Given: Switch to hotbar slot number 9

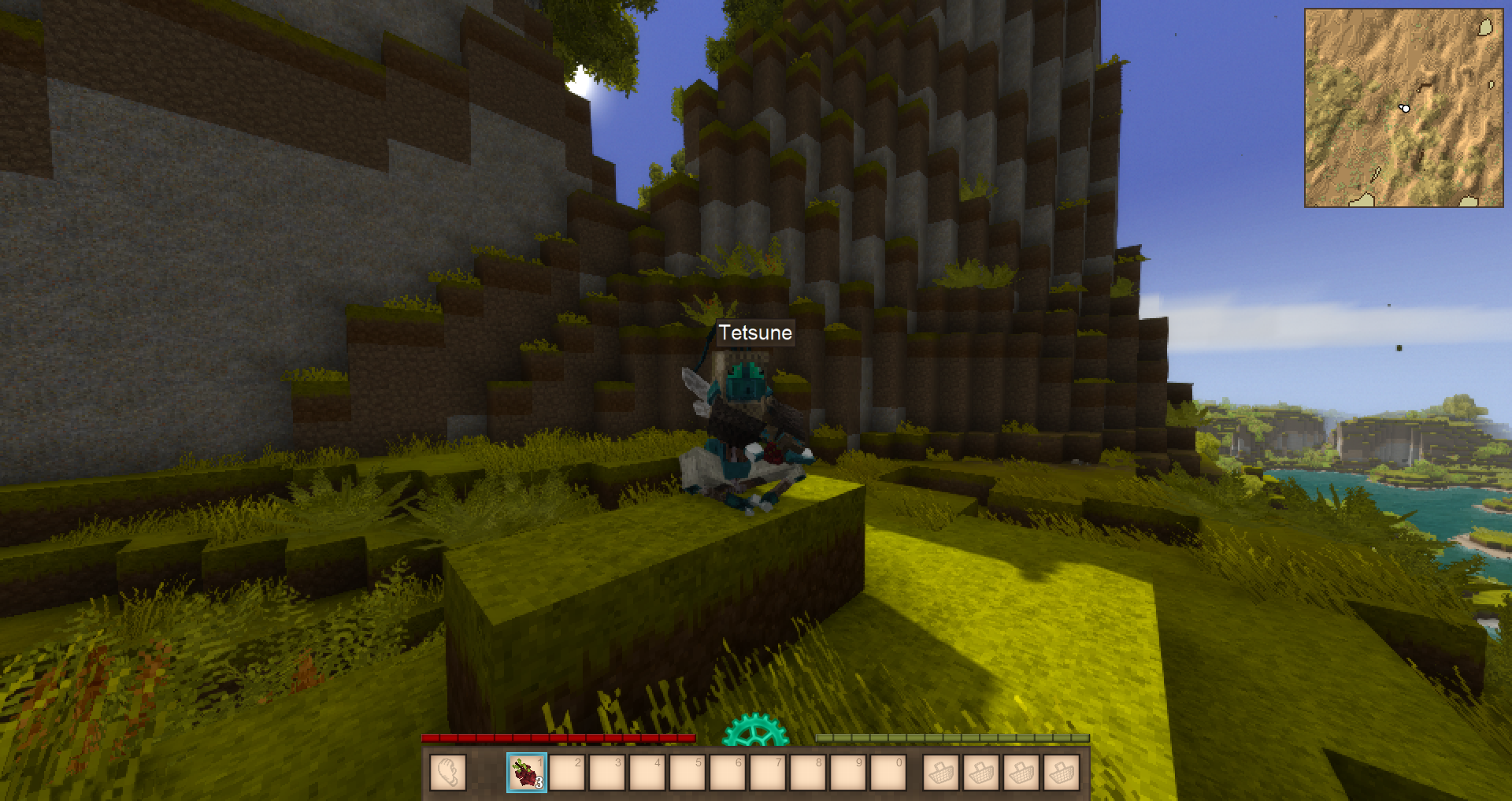Looking at the screenshot, I should (x=848, y=773).
